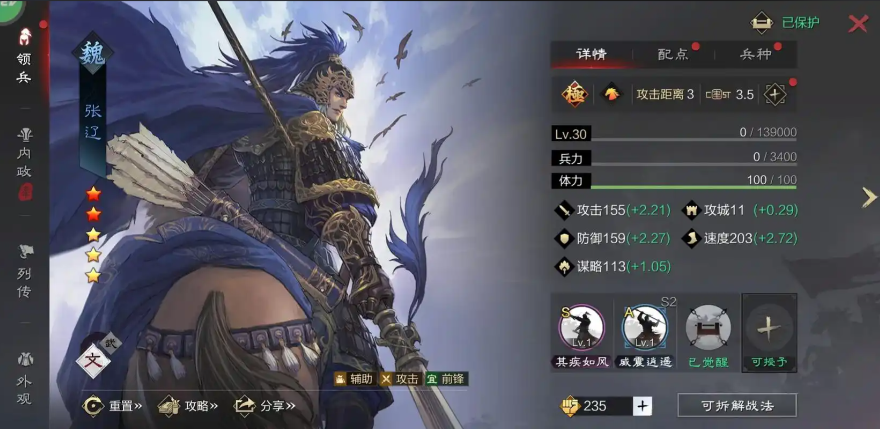Click the 可拆解战法 button

[737, 405]
